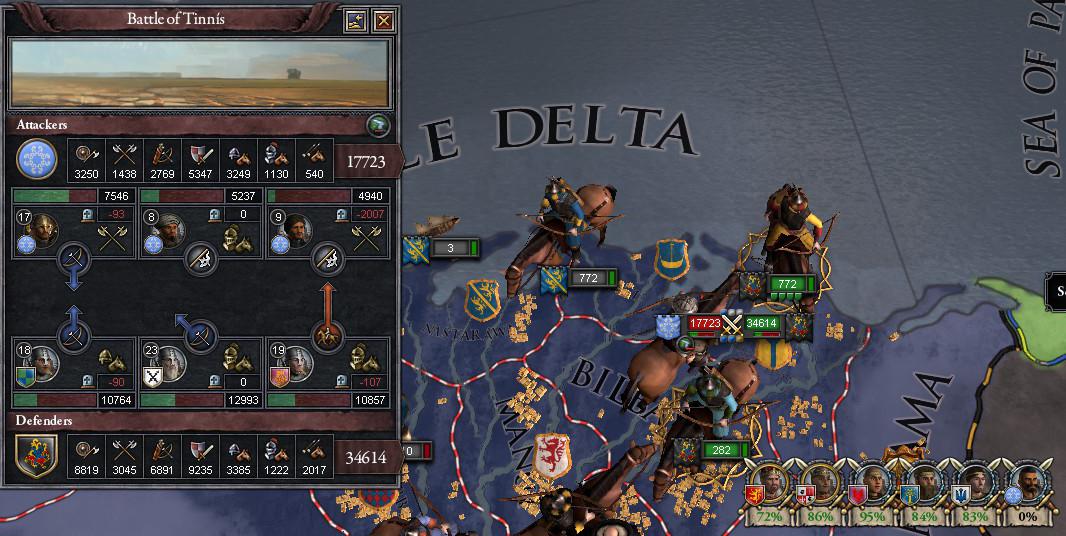Select the defenders' dark shield coat of arms

[x=36, y=458]
